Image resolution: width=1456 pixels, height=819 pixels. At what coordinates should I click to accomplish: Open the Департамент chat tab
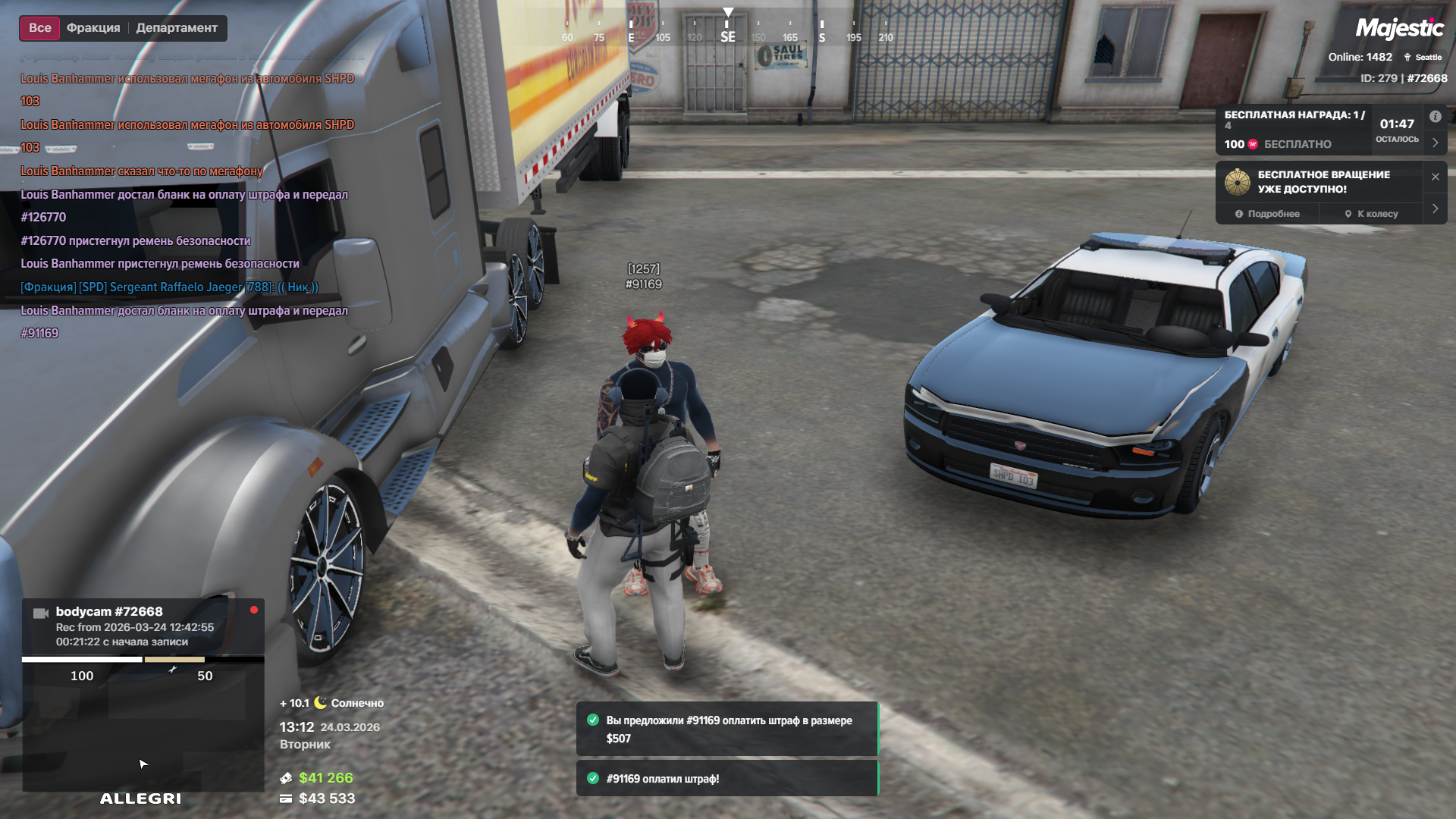coord(177,28)
